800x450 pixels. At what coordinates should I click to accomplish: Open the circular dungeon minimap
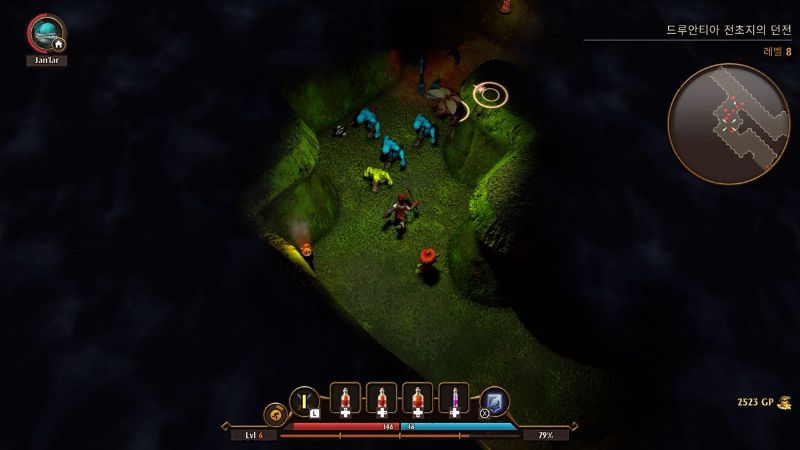click(x=728, y=124)
